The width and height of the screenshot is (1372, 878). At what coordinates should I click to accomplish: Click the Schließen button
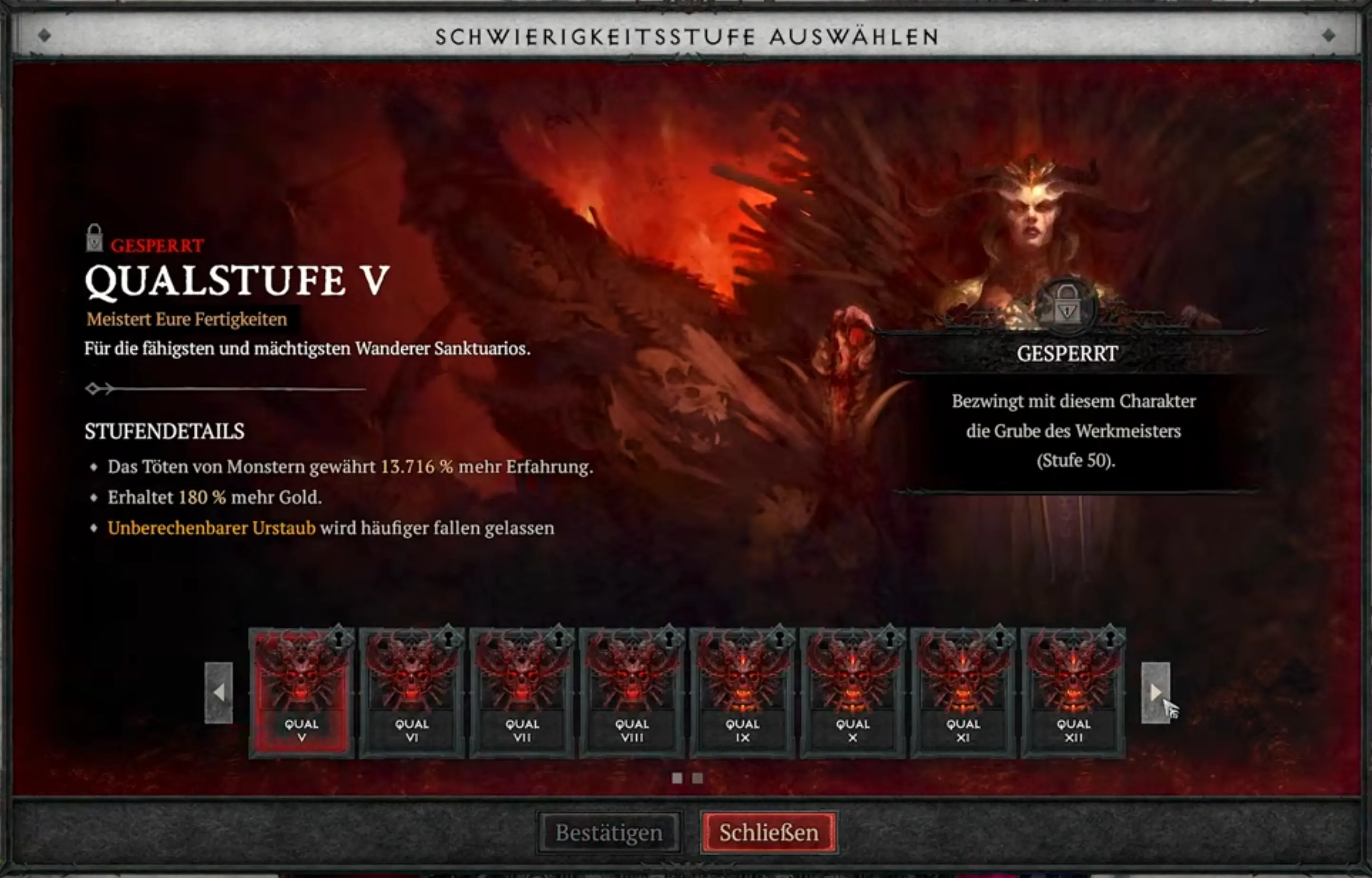768,832
